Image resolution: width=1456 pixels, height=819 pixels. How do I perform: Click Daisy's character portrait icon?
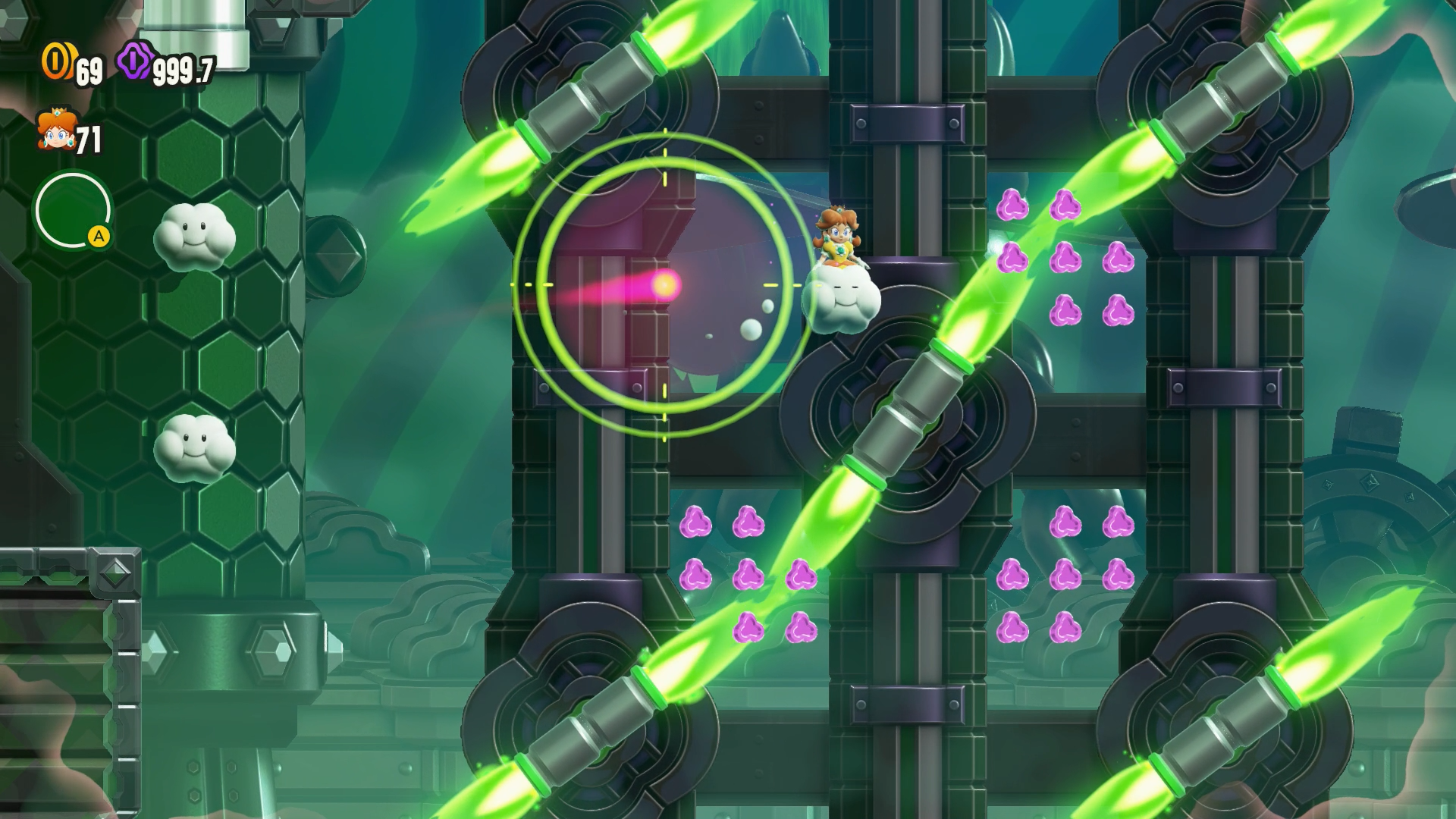click(x=55, y=130)
